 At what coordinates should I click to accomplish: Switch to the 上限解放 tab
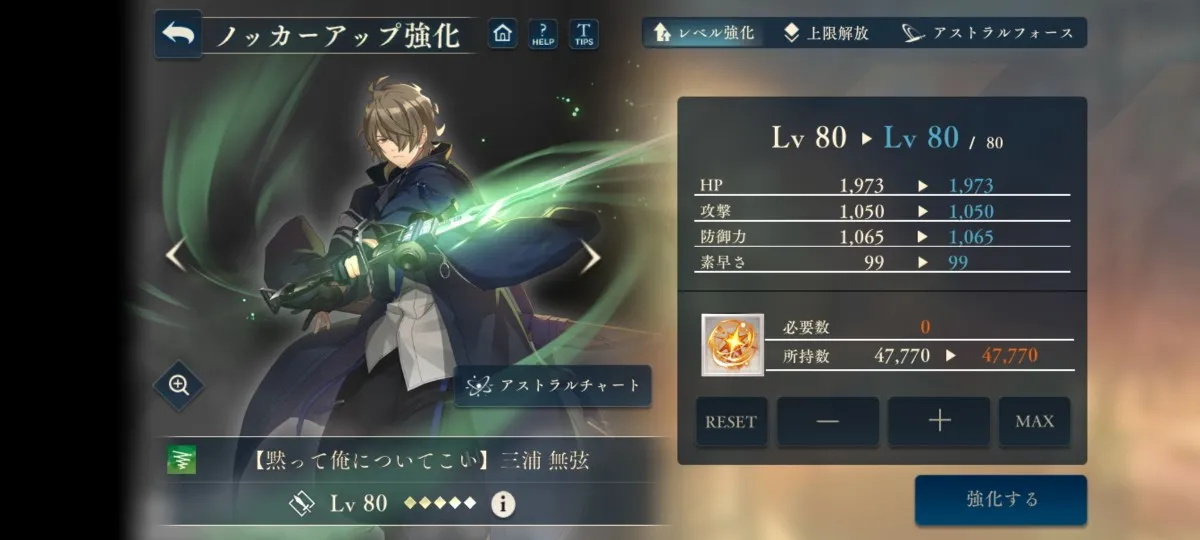tap(827, 33)
